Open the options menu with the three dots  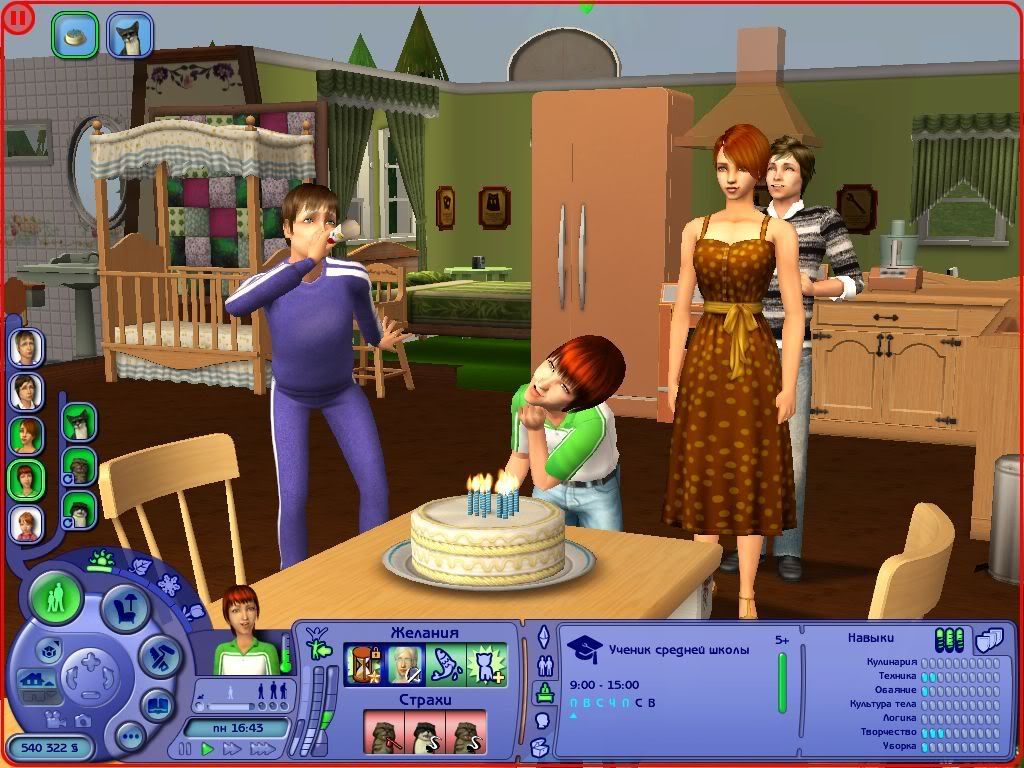coord(130,737)
